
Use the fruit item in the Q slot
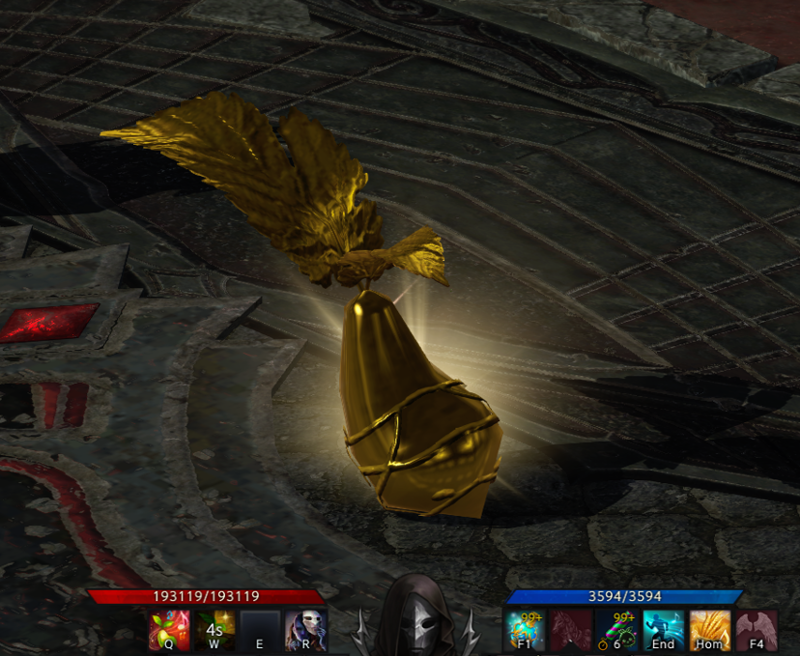click(169, 631)
